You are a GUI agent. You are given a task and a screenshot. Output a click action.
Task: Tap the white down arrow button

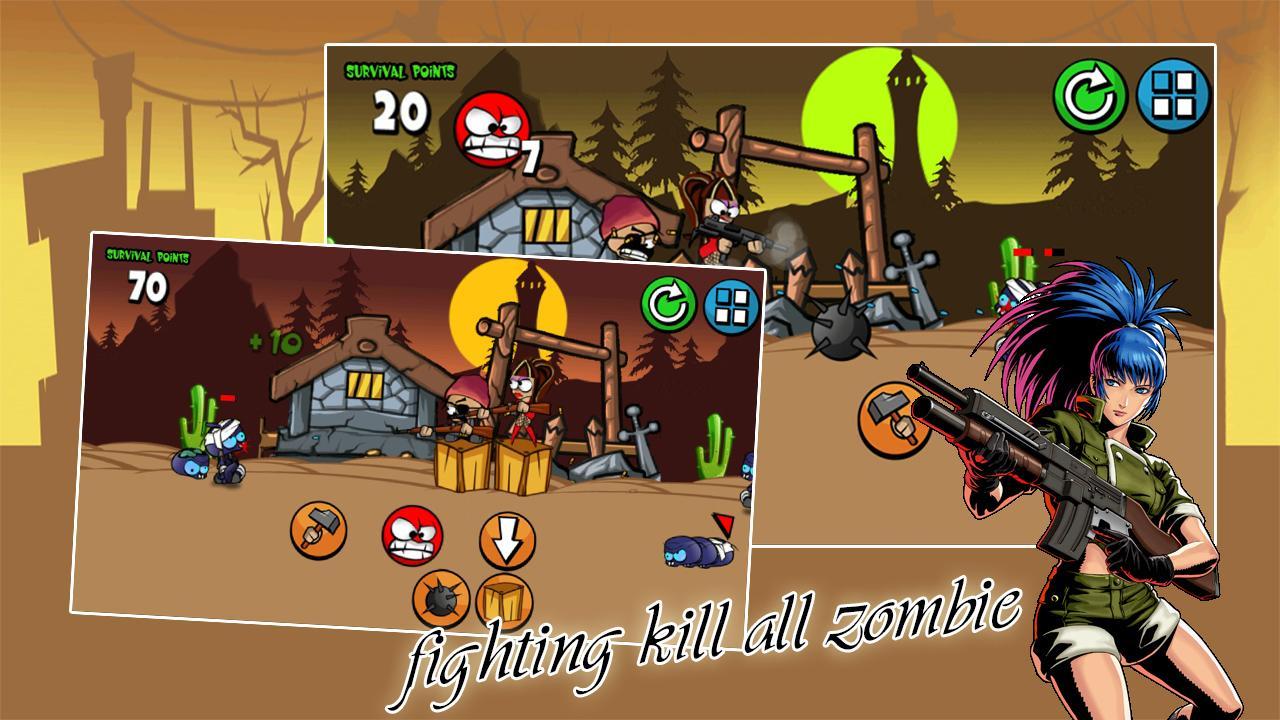tap(507, 541)
